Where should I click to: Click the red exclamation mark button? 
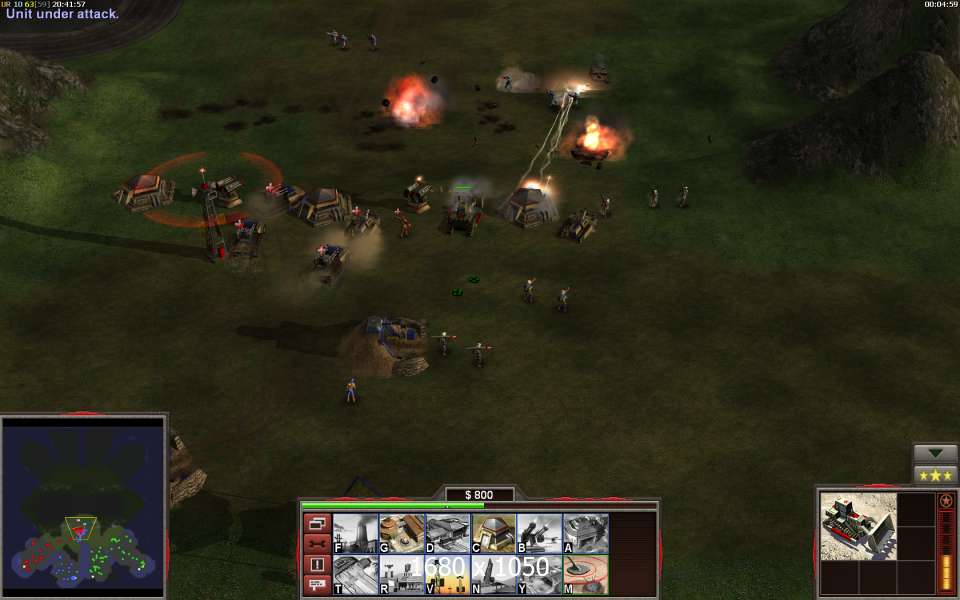316,565
